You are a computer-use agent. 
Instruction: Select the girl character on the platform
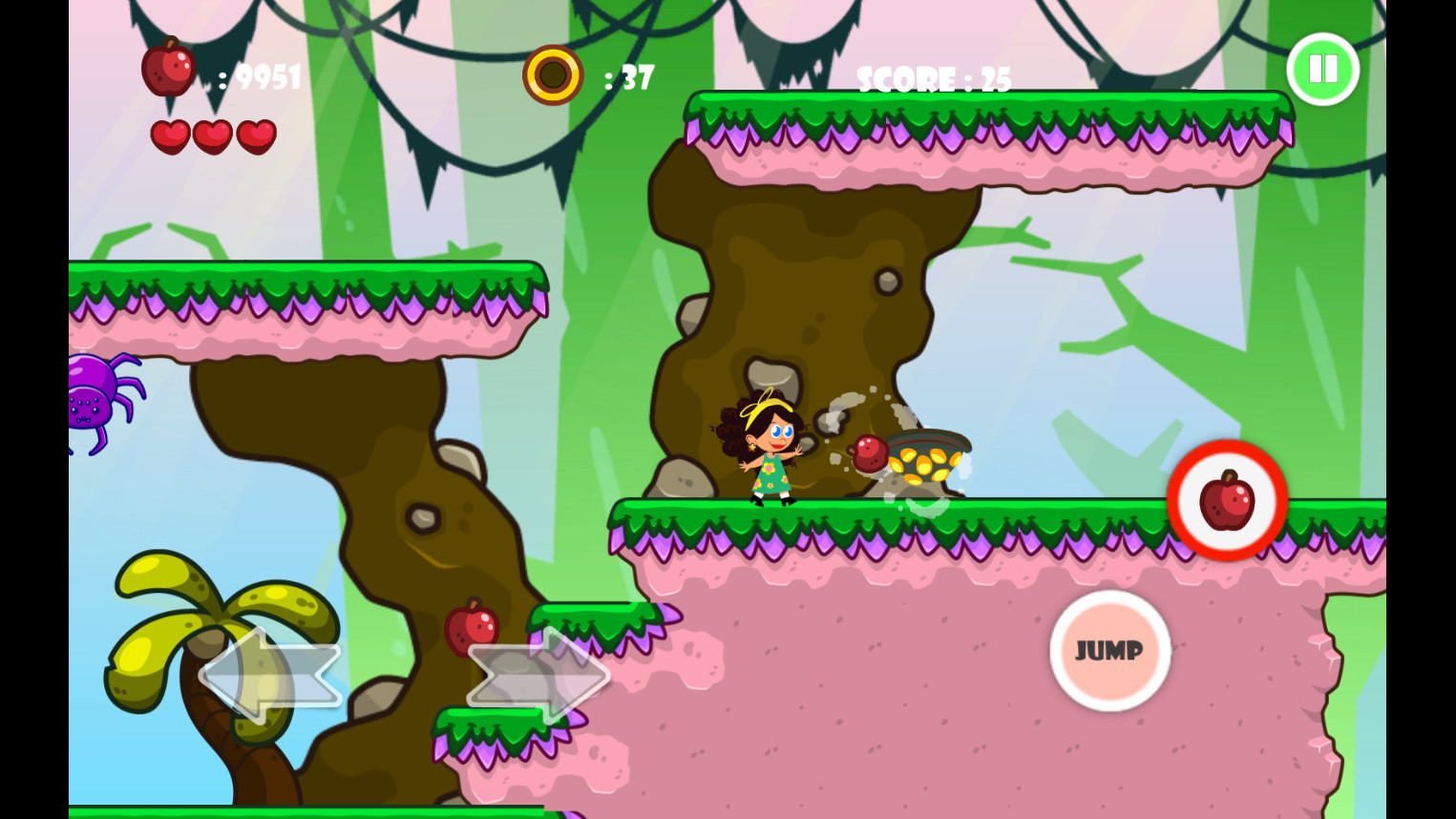tap(770, 449)
